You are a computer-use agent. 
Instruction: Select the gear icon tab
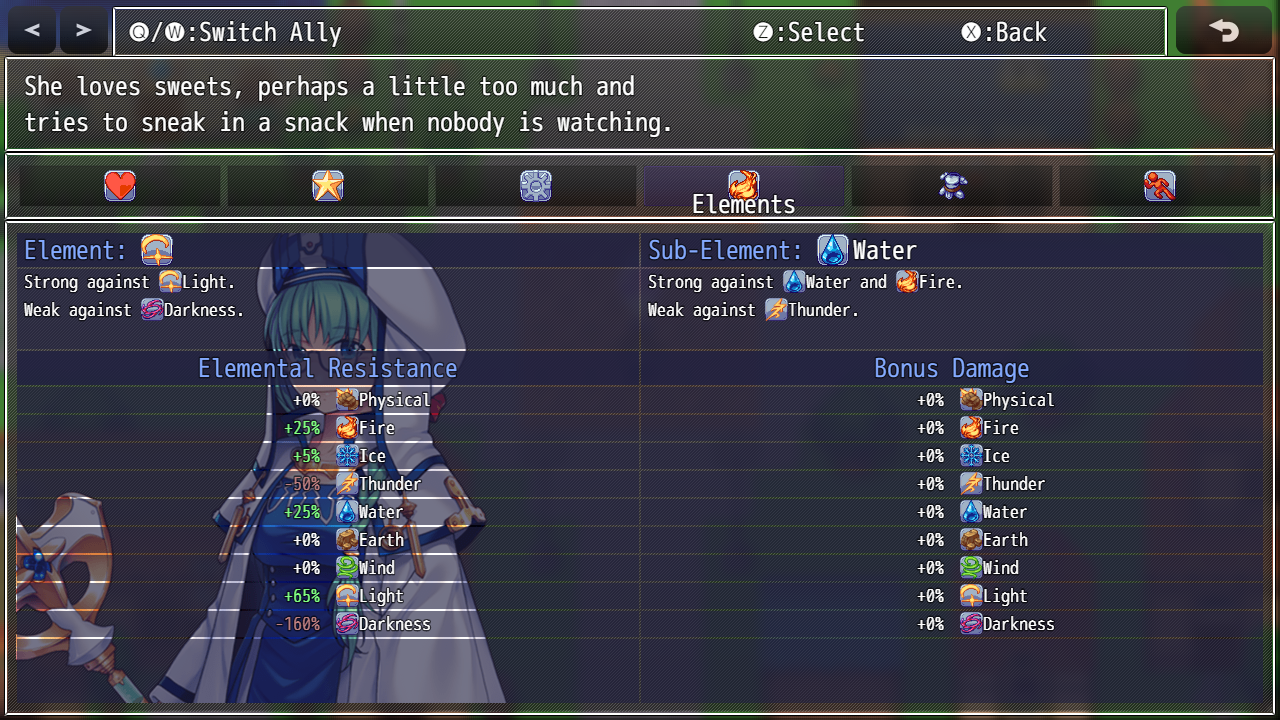536,186
